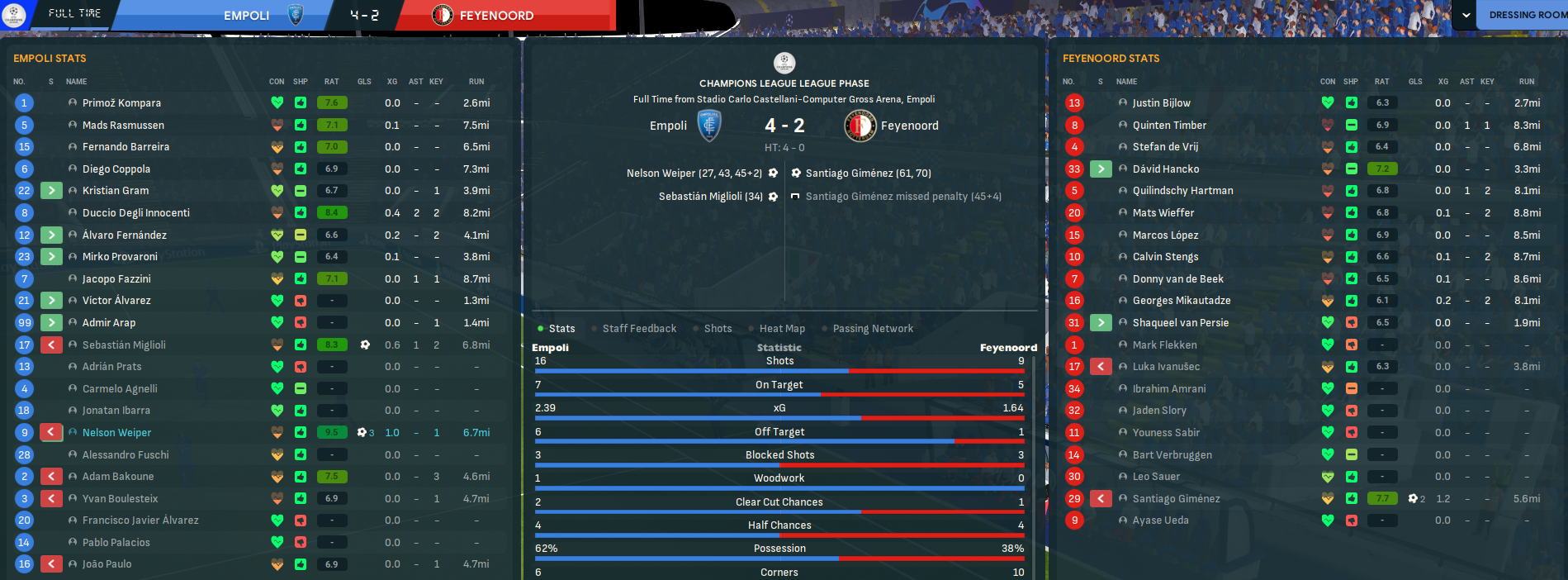Open Duccio Degli Innocenti's player row

pos(135,213)
